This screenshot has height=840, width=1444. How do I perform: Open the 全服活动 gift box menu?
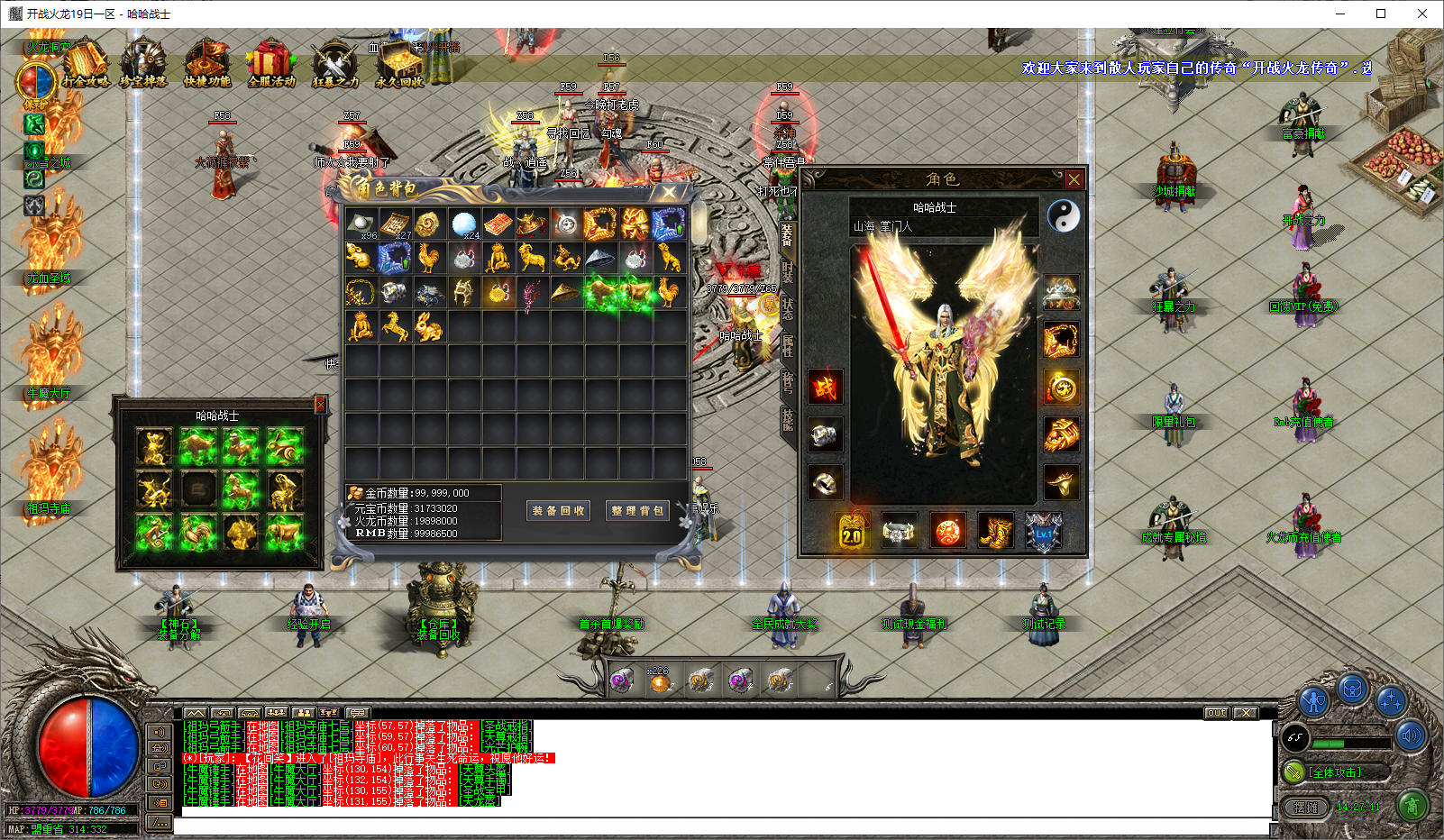point(270,64)
